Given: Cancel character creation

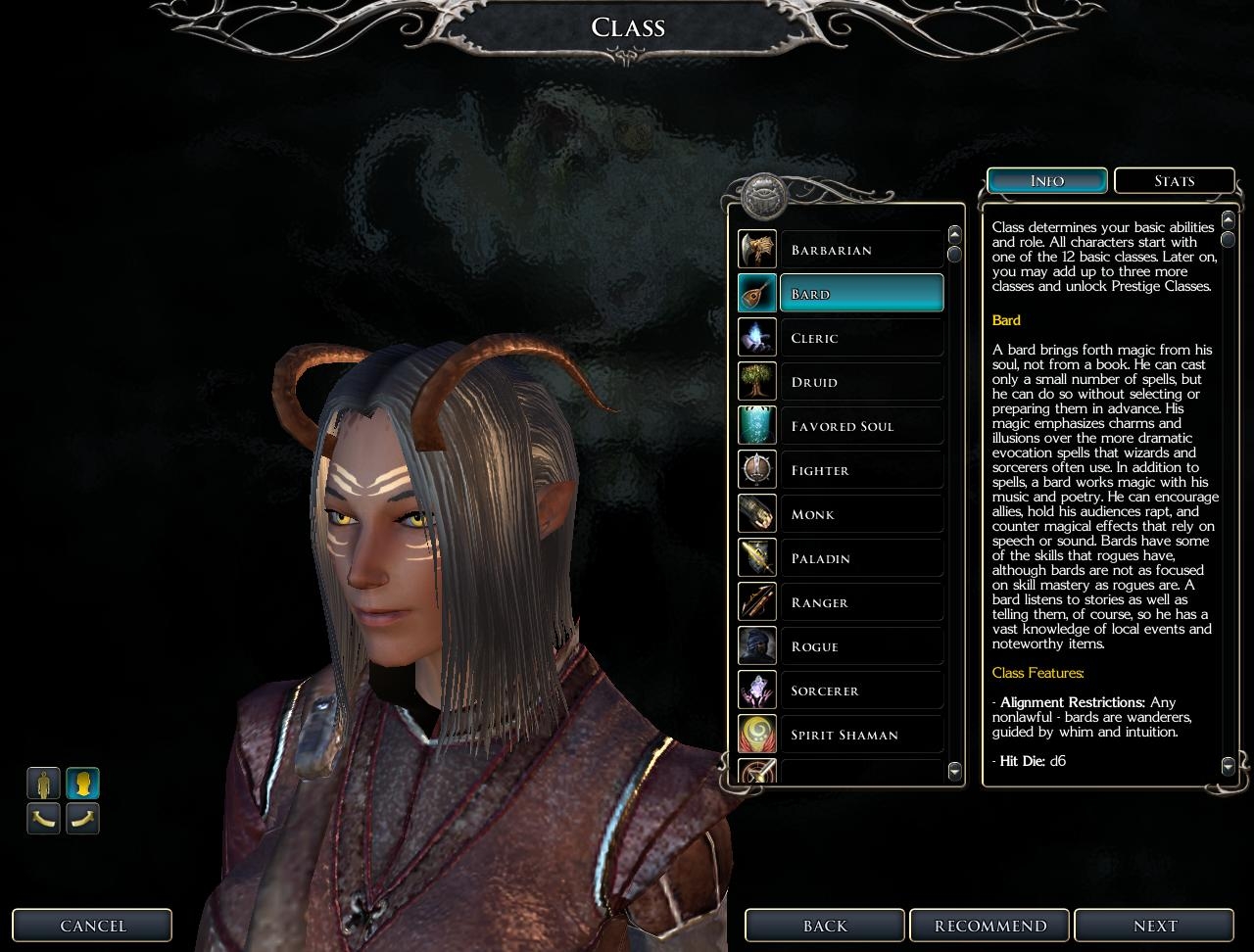Looking at the screenshot, I should pos(93,926).
